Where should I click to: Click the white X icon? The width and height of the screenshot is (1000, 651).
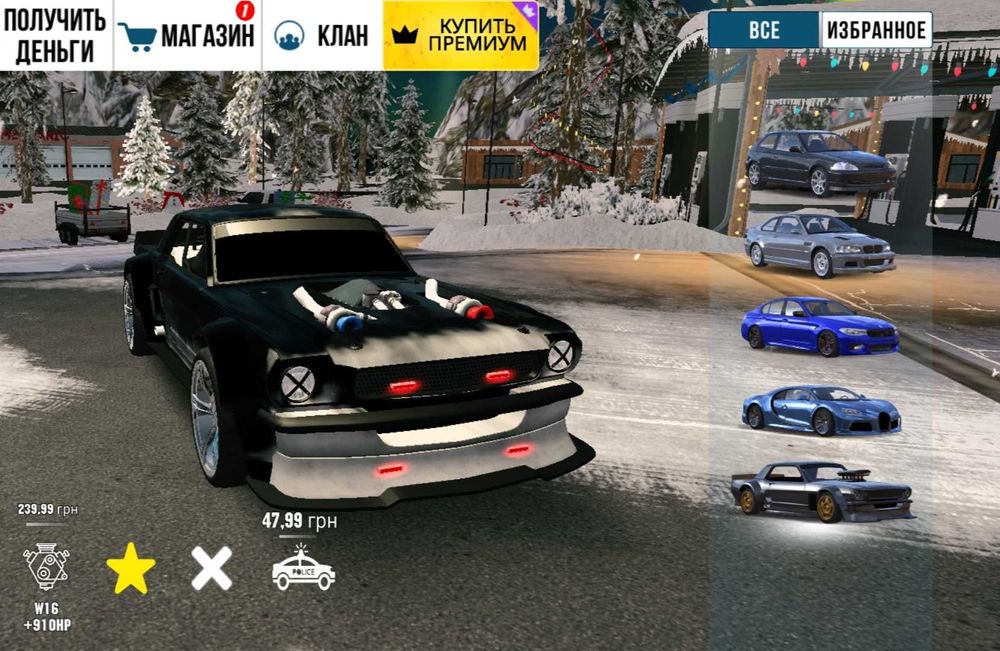tap(212, 569)
